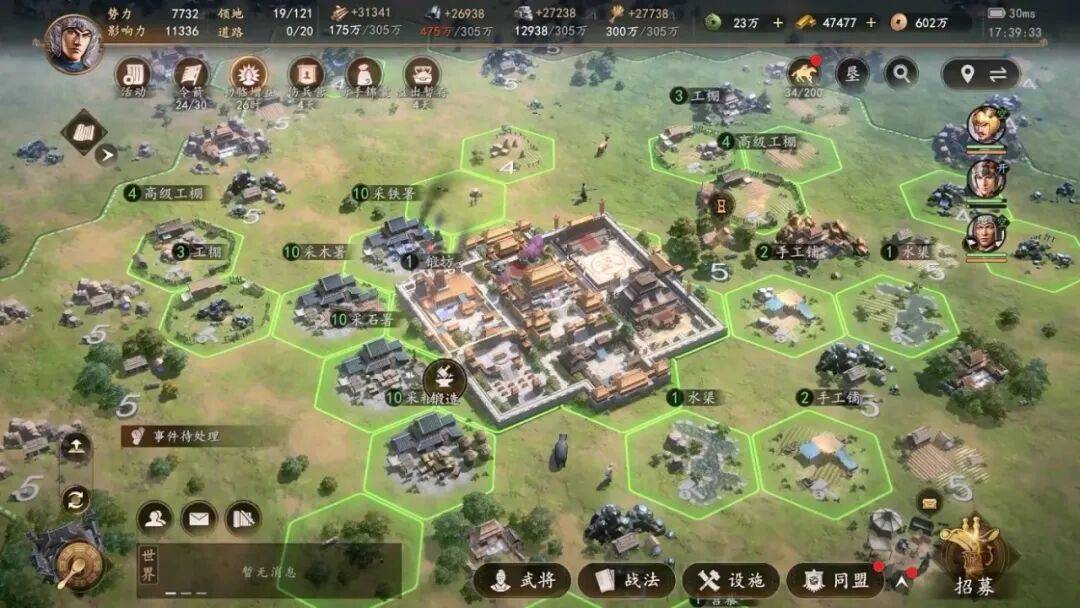
Task: Open the 世界 world chat box
Action: point(268,571)
